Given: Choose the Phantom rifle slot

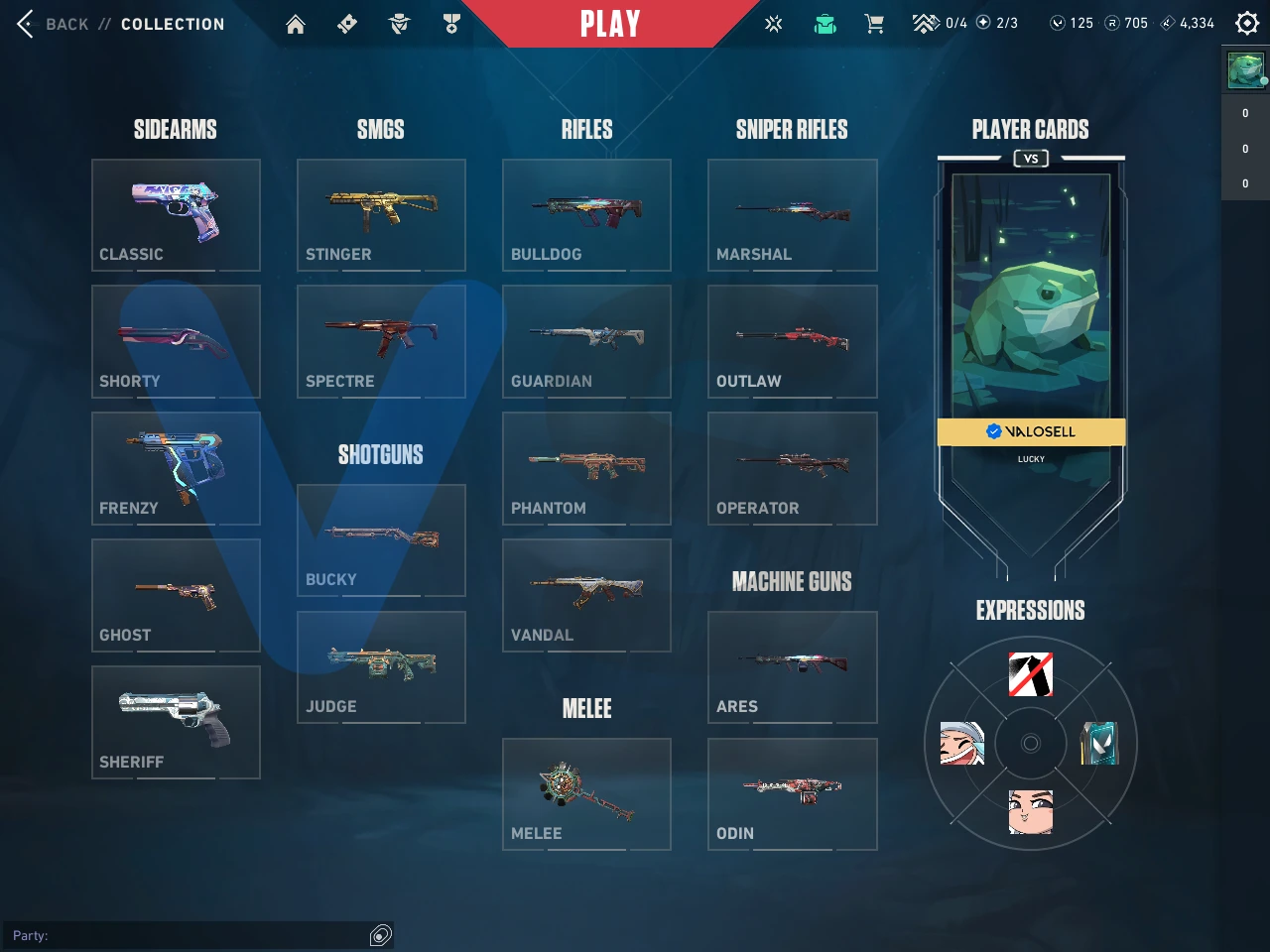Looking at the screenshot, I should pyautogui.click(x=586, y=468).
